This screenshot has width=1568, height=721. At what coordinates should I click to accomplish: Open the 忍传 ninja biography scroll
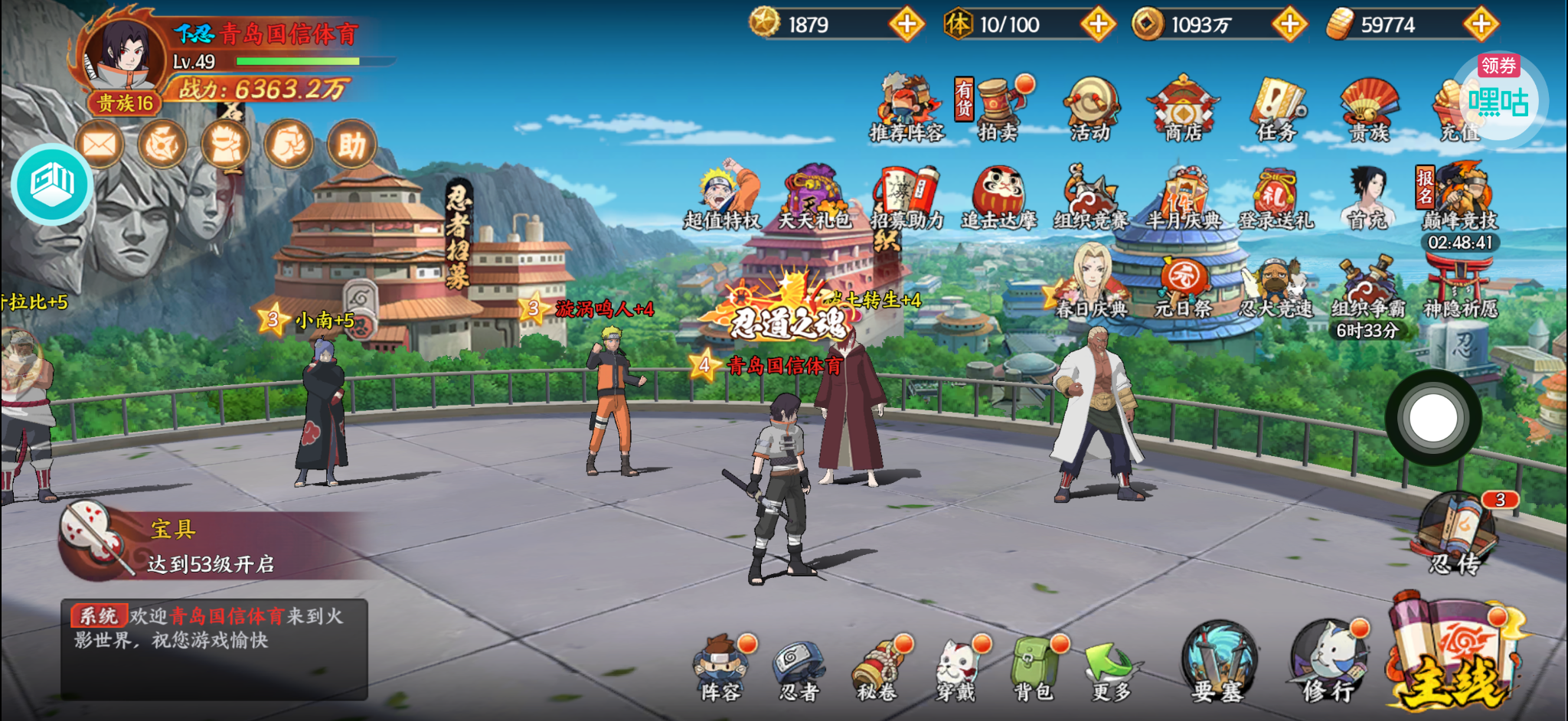click(1455, 536)
